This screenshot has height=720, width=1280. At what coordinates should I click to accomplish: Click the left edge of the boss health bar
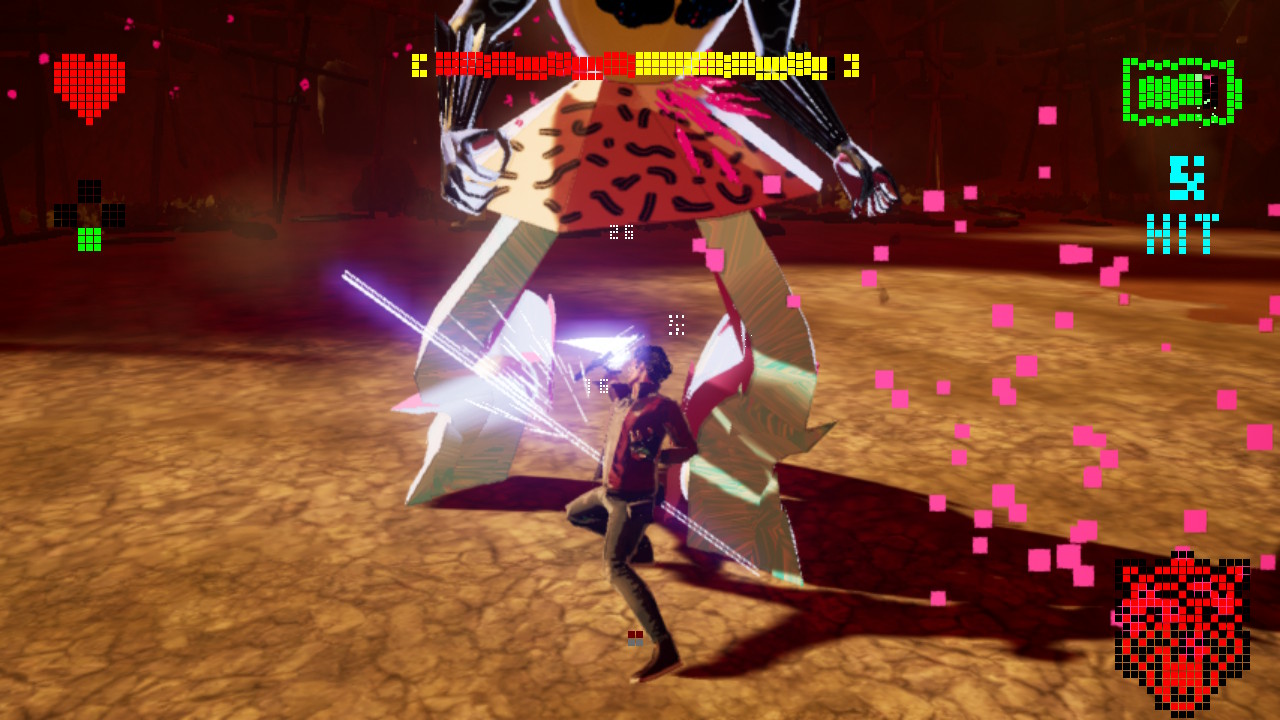click(420, 63)
